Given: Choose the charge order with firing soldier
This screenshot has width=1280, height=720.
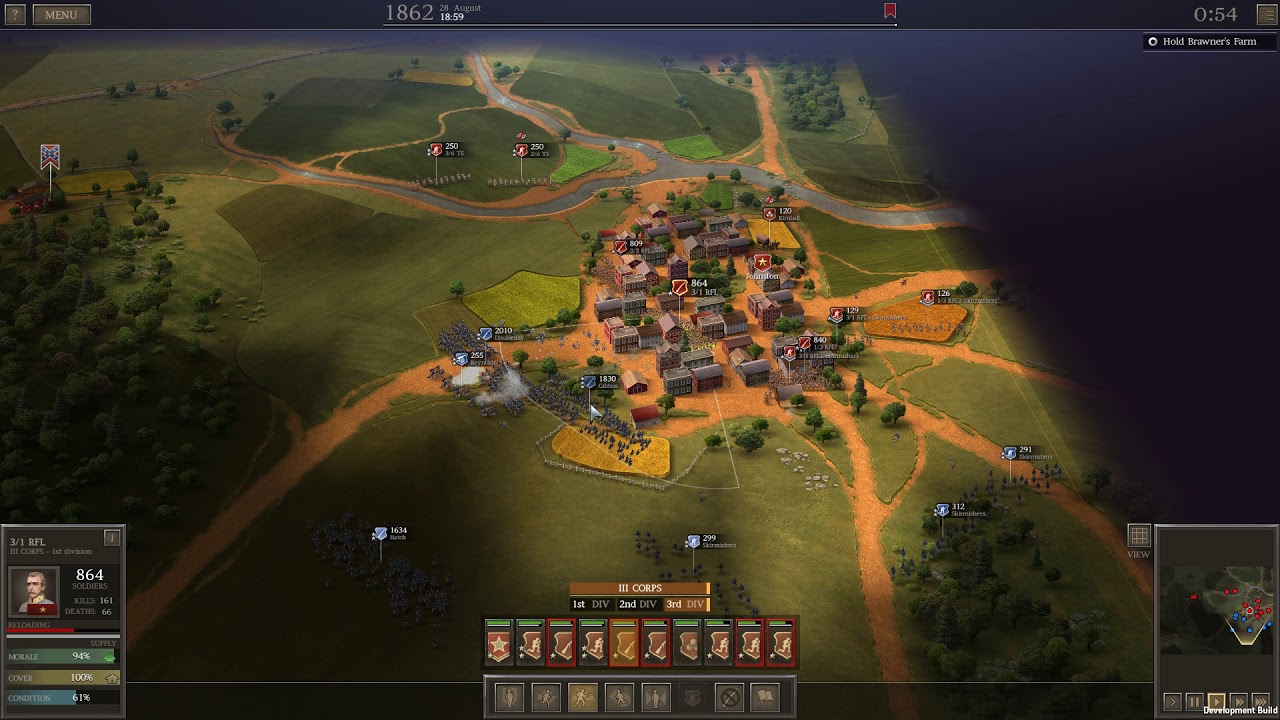Looking at the screenshot, I should click(583, 697).
